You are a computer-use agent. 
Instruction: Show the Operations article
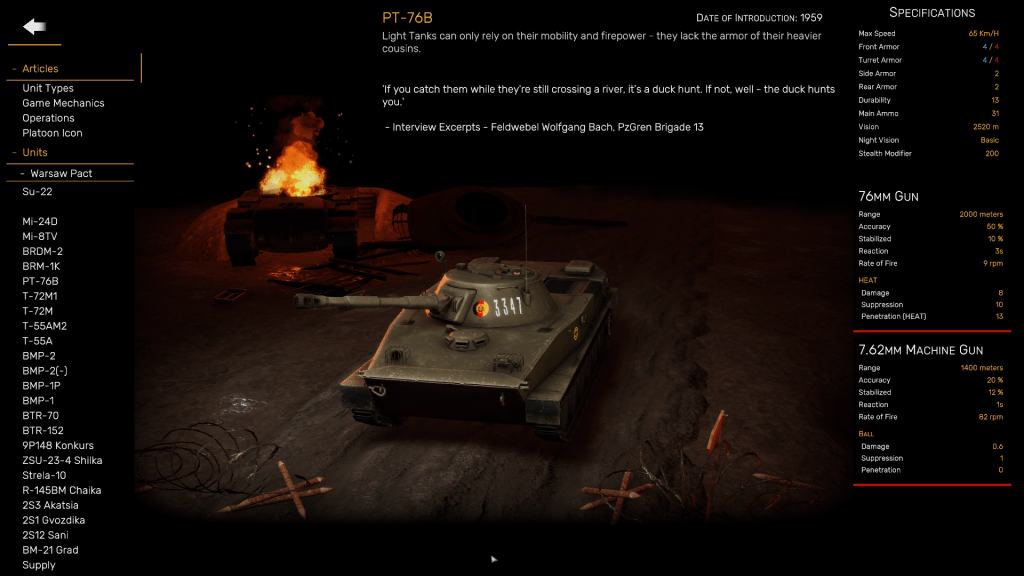coord(48,118)
